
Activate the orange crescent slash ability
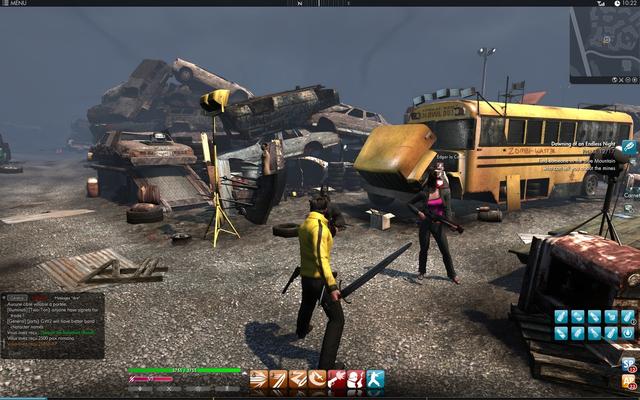tap(317, 379)
